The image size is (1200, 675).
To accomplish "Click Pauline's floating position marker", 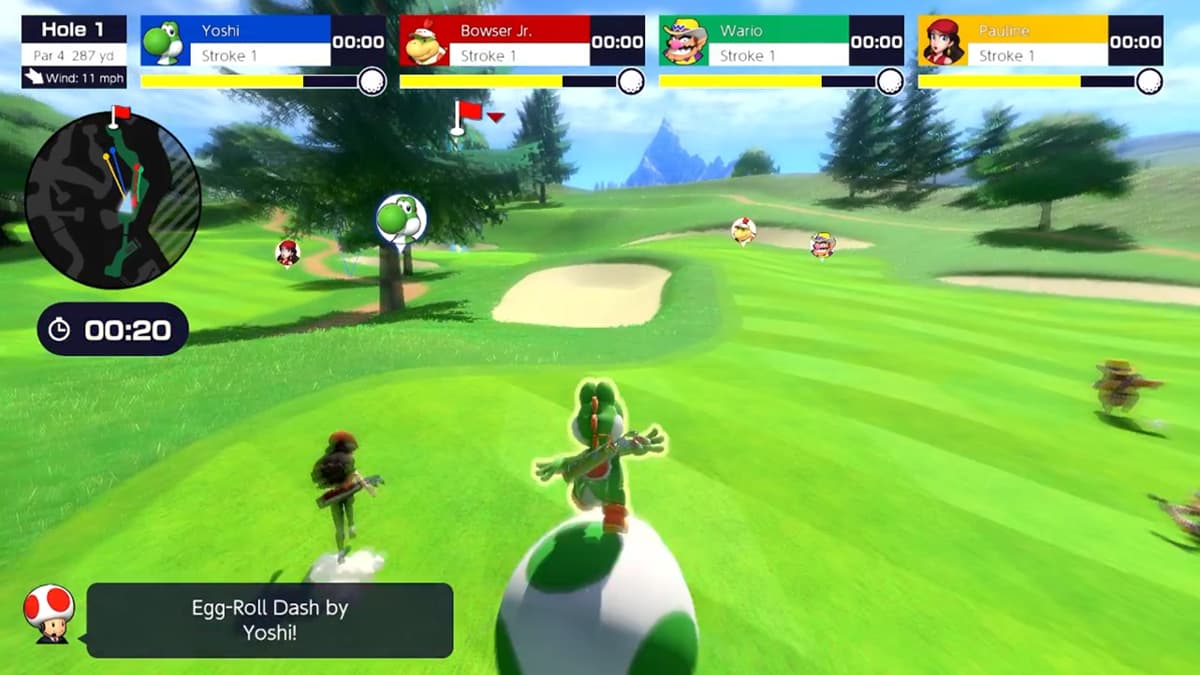I will pyautogui.click(x=288, y=252).
